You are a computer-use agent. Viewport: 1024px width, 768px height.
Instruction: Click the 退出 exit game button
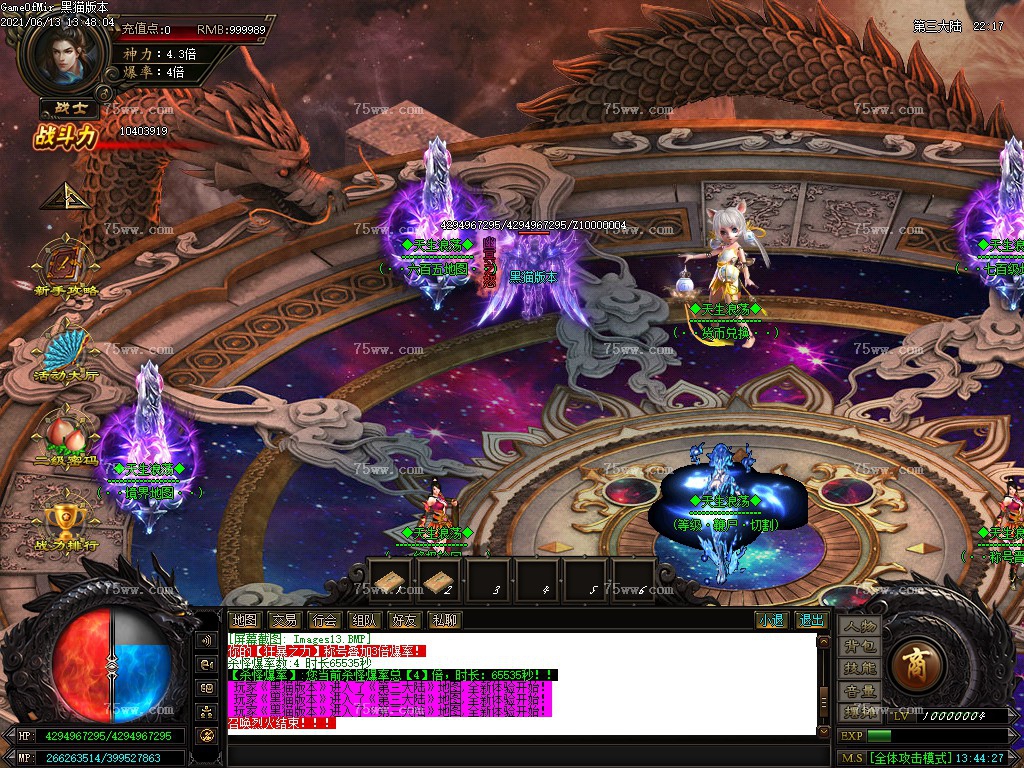coord(811,620)
